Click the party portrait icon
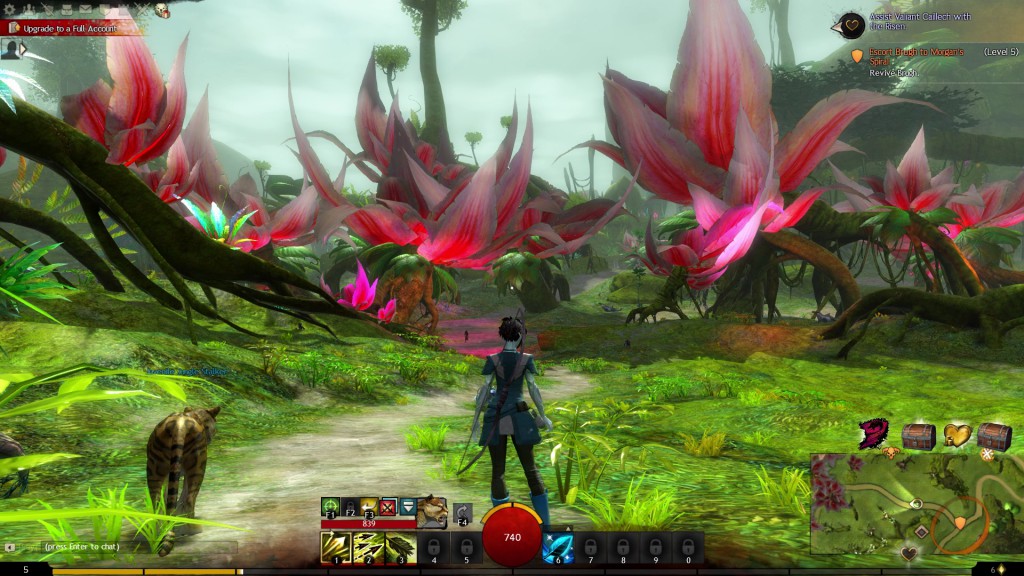 click(11, 49)
